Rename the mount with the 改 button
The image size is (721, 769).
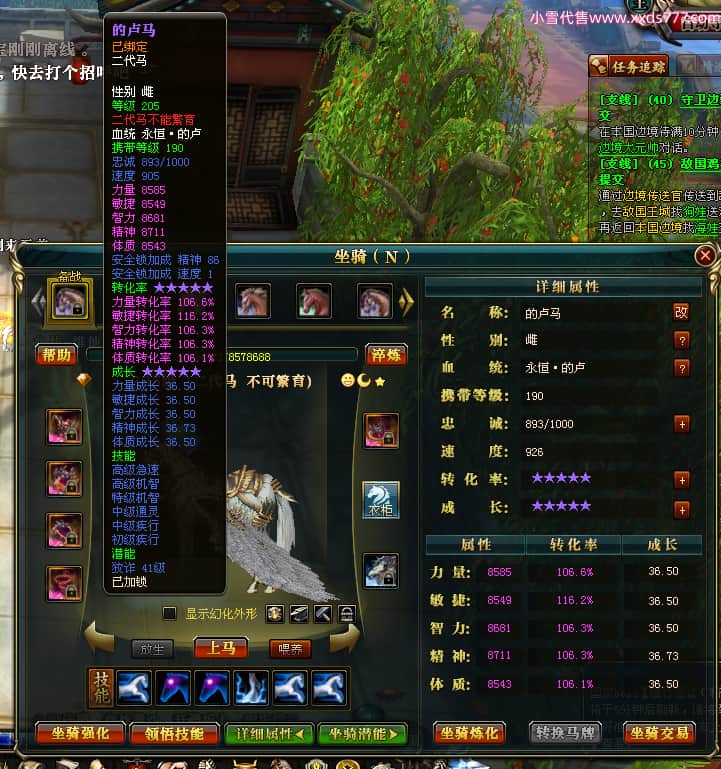pyautogui.click(x=682, y=312)
